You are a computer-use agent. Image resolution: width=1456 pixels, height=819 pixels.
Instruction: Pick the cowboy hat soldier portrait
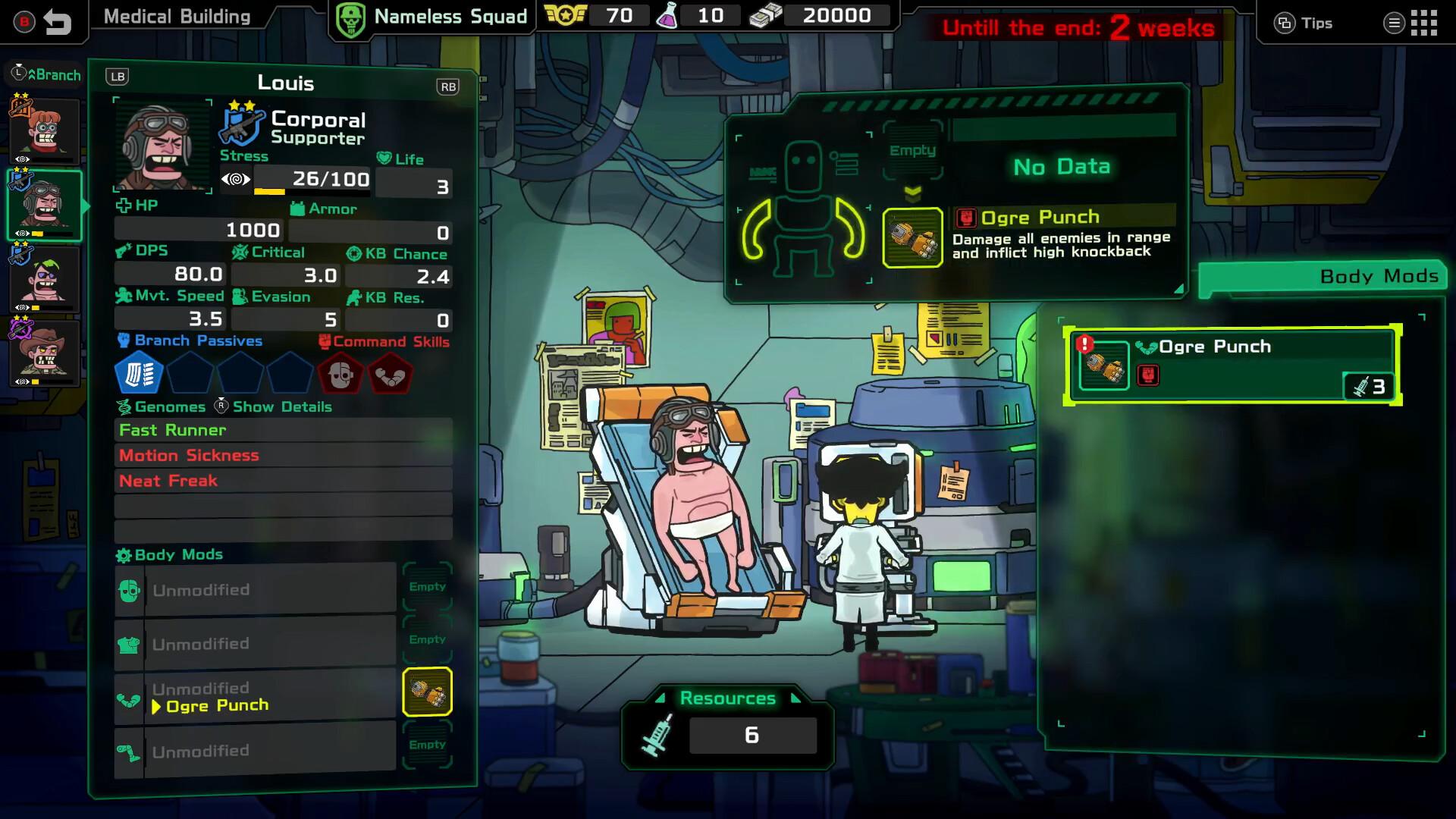pyautogui.click(x=45, y=352)
